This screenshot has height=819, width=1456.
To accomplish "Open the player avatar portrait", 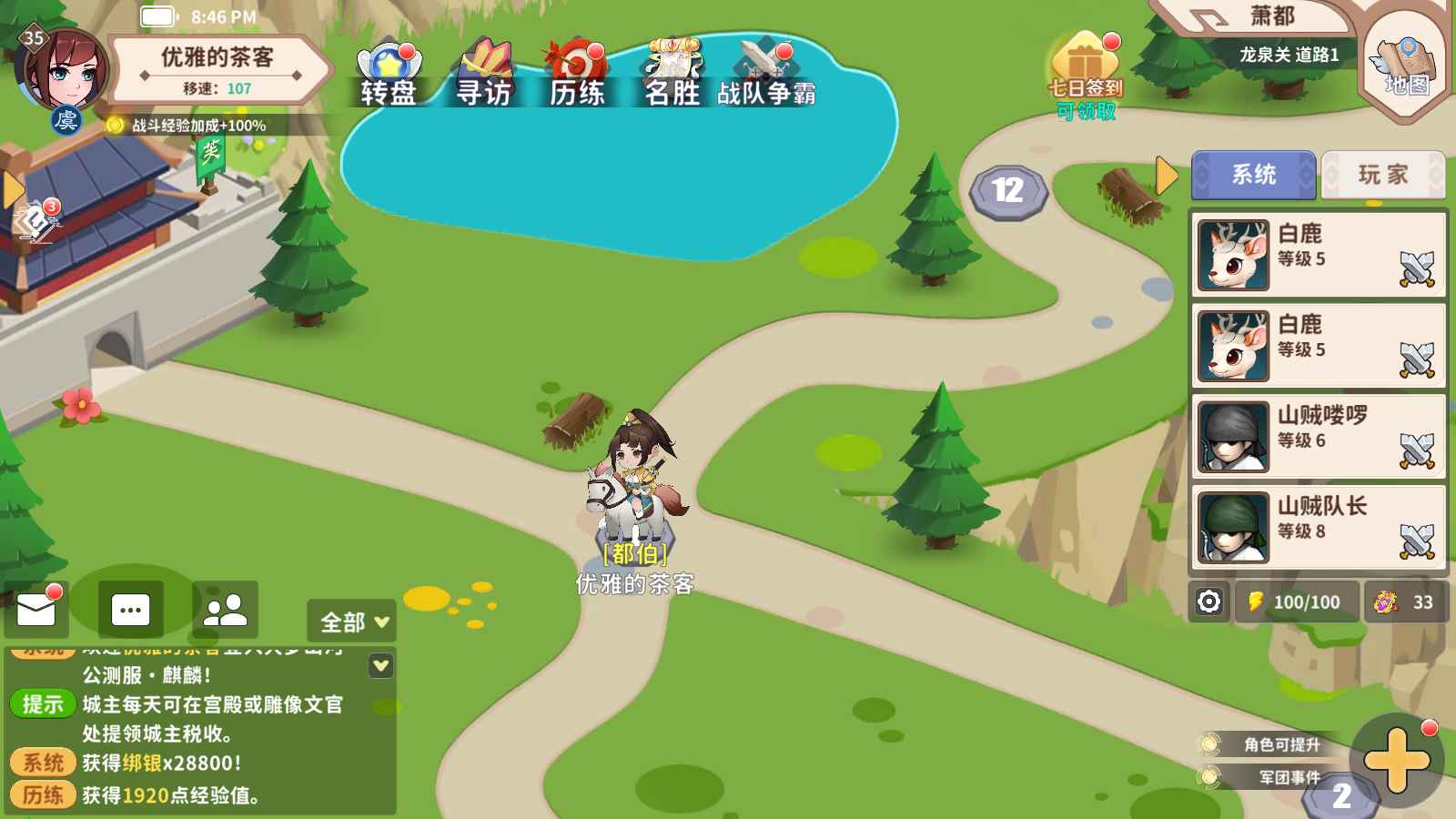I will tap(61, 73).
